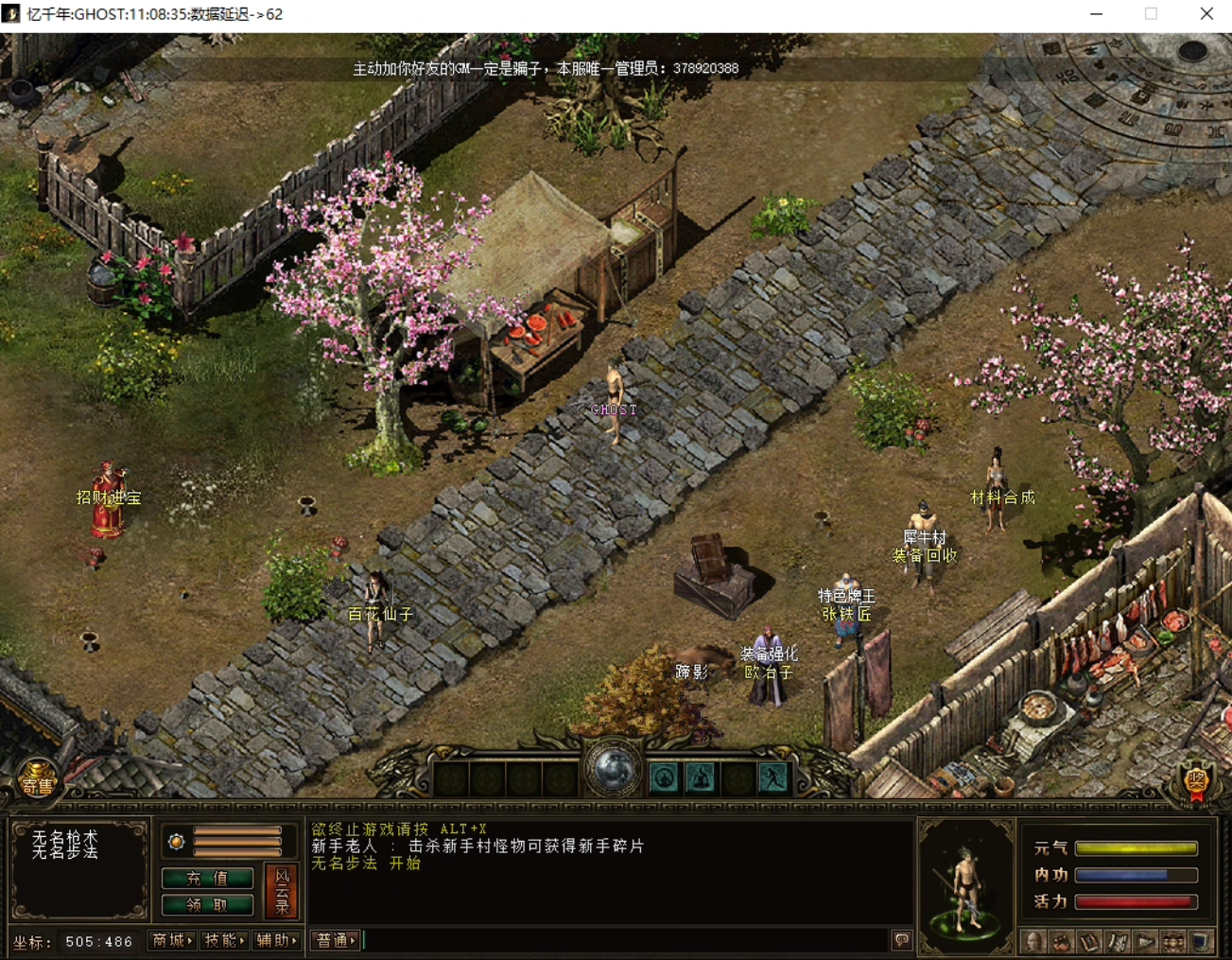
Task: Click the 奖 reward badge icon
Action: click(x=1197, y=782)
